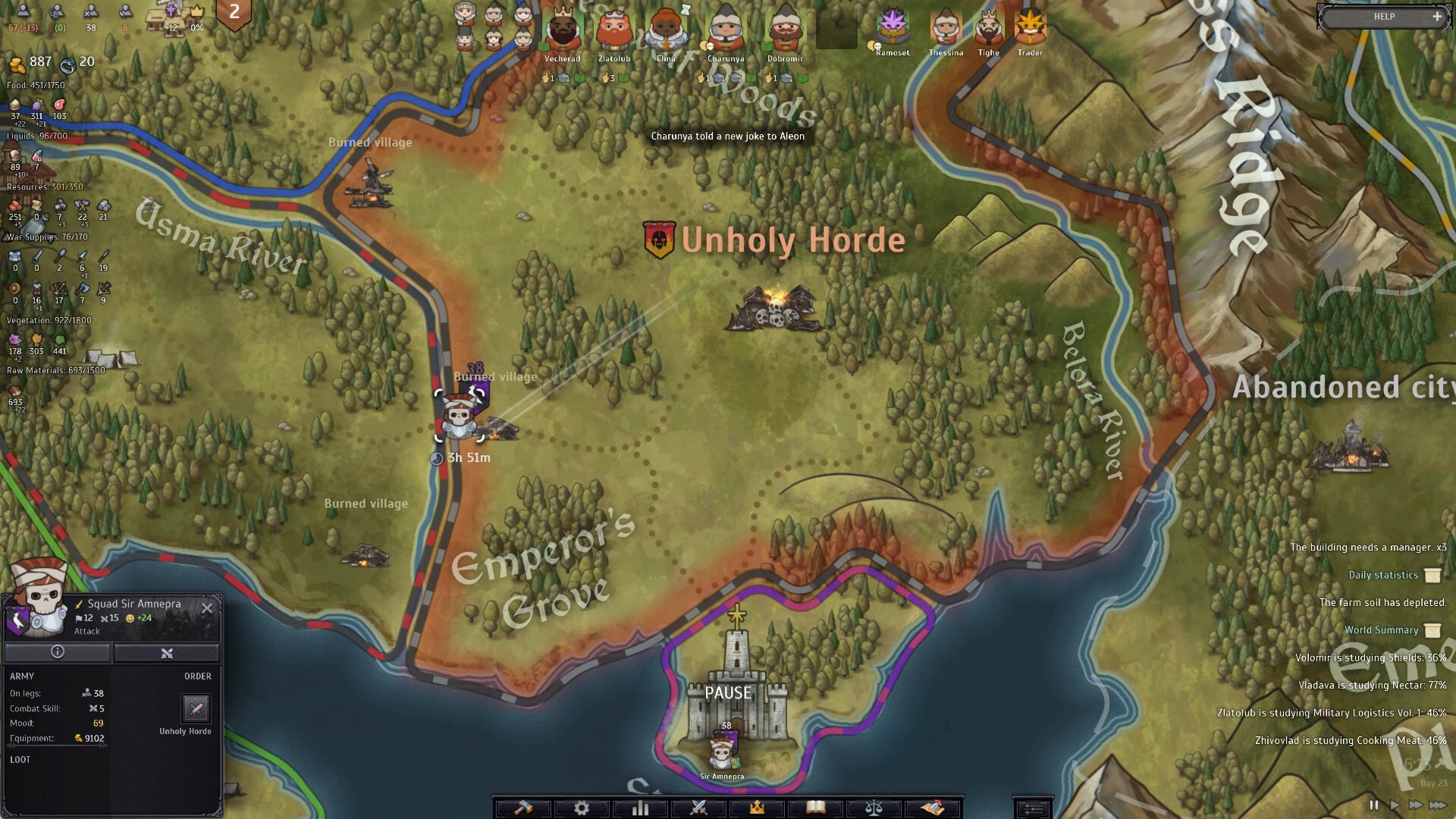Click the sliders options button
The width and height of the screenshot is (1456, 819).
(1032, 809)
